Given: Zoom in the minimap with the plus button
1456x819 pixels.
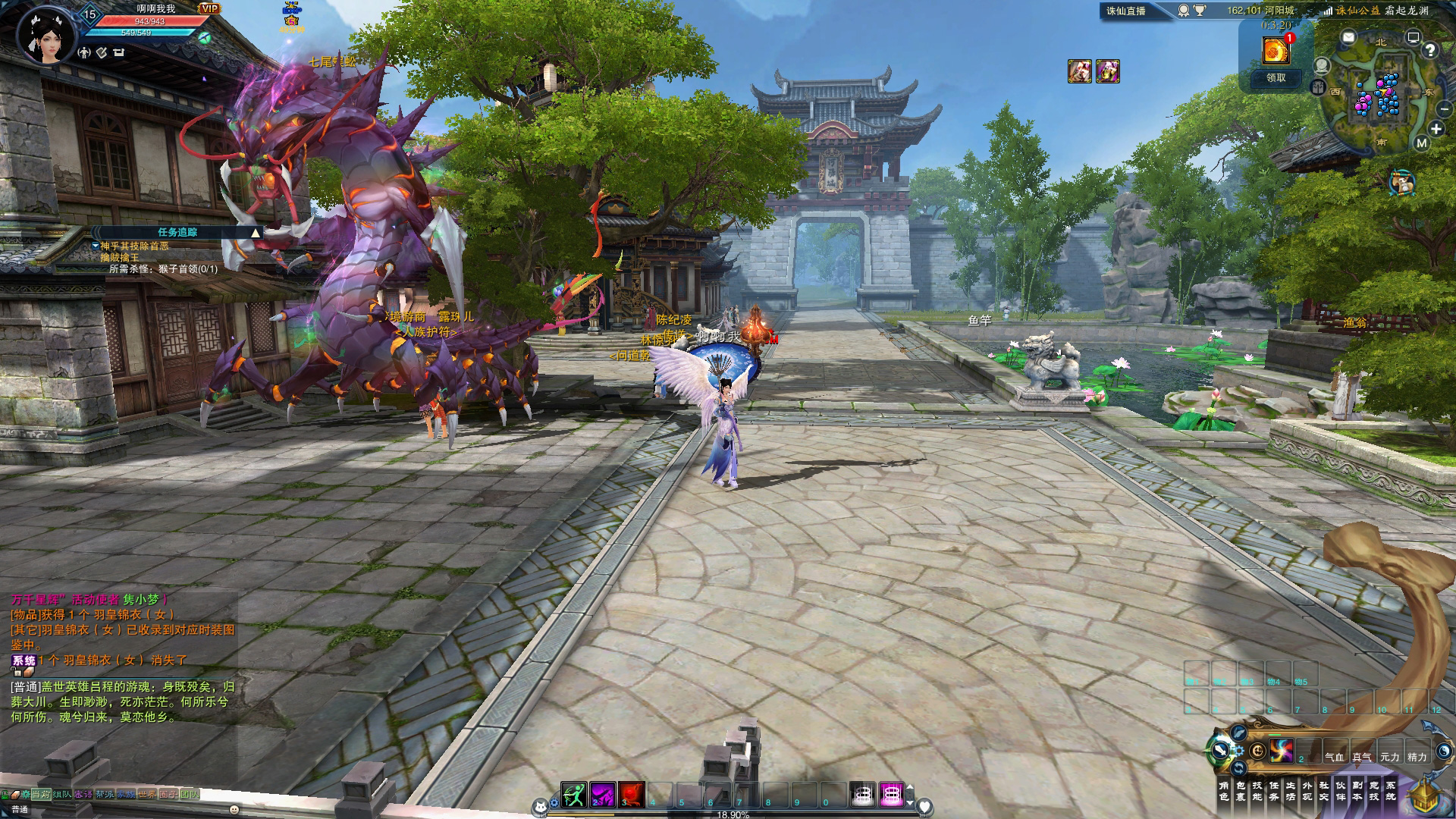Looking at the screenshot, I should (1436, 129).
